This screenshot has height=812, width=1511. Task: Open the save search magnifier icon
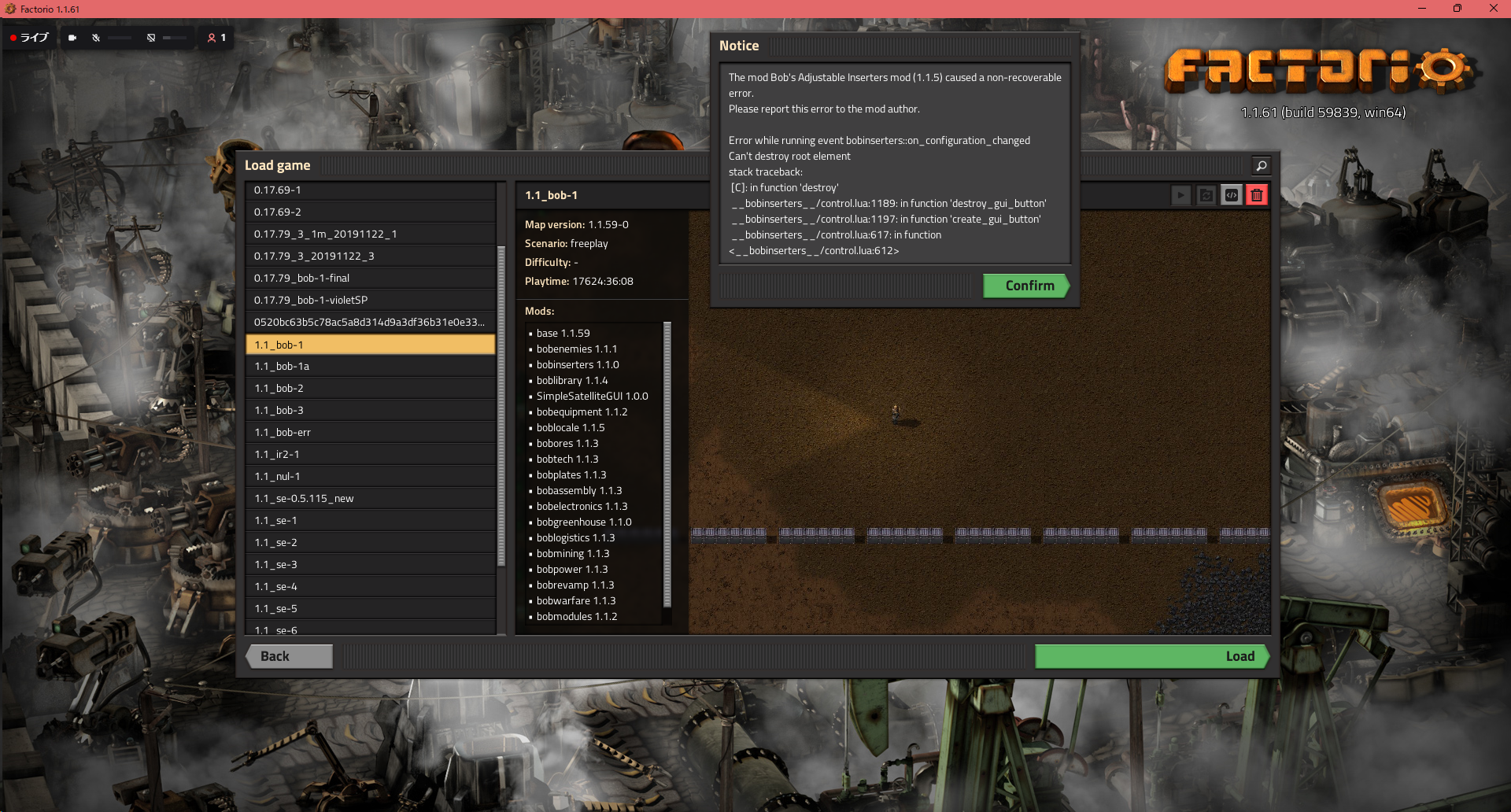[1261, 165]
